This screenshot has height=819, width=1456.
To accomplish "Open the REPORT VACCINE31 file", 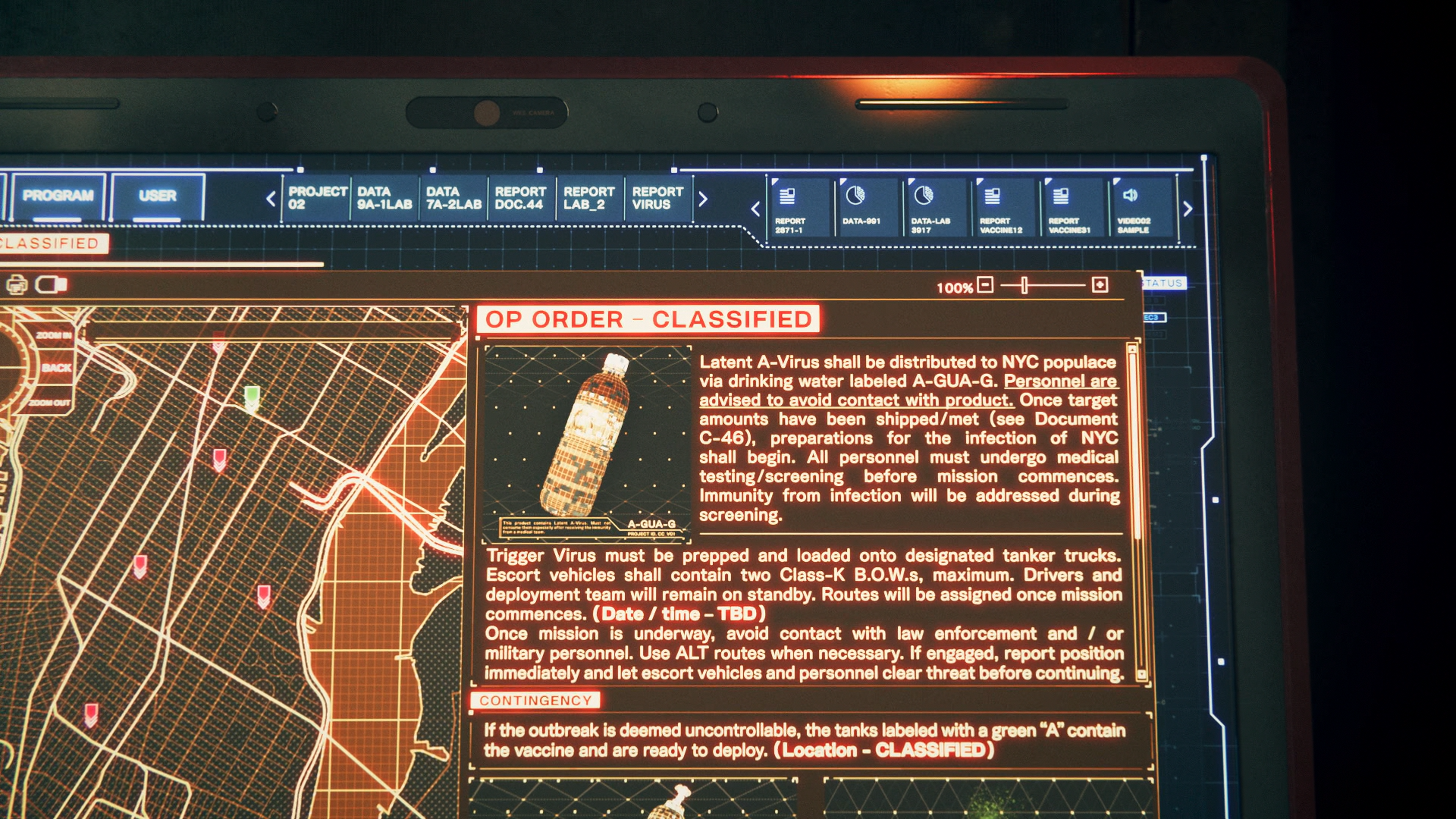I will [1068, 208].
